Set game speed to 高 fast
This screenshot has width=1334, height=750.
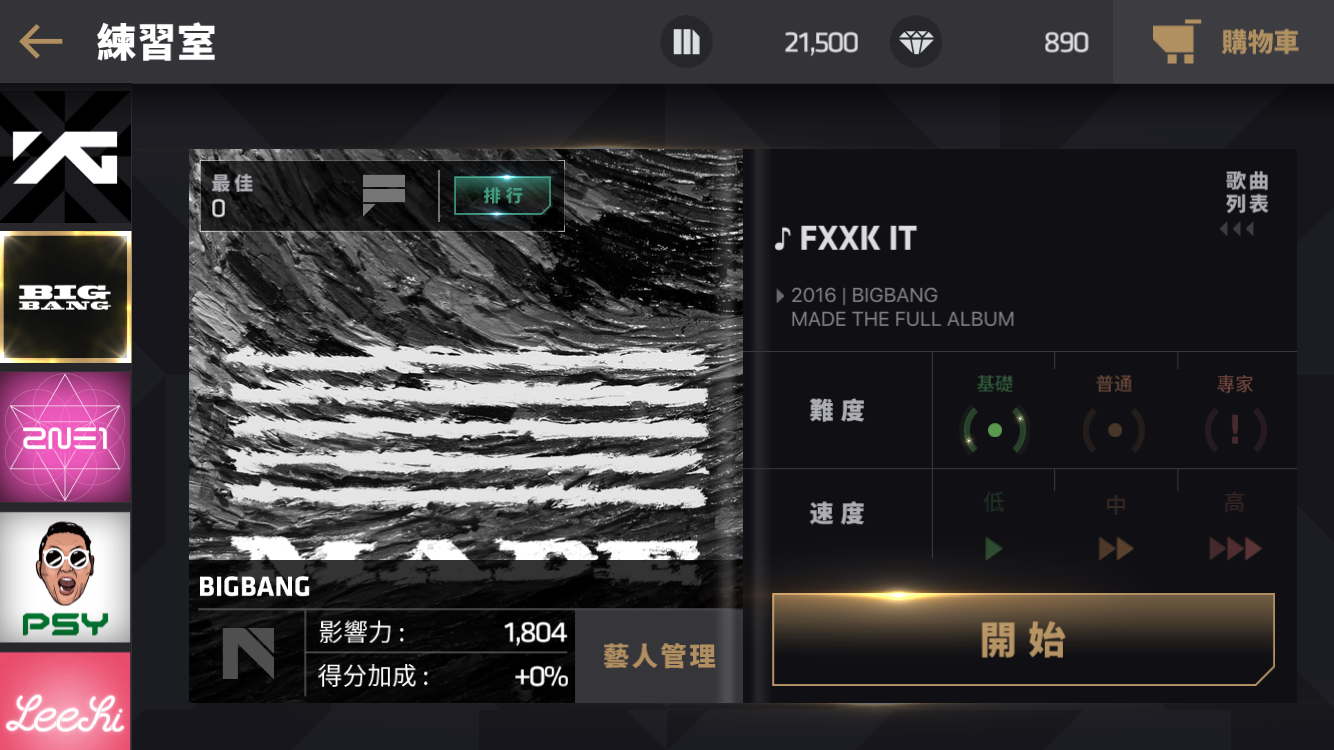(x=1236, y=547)
